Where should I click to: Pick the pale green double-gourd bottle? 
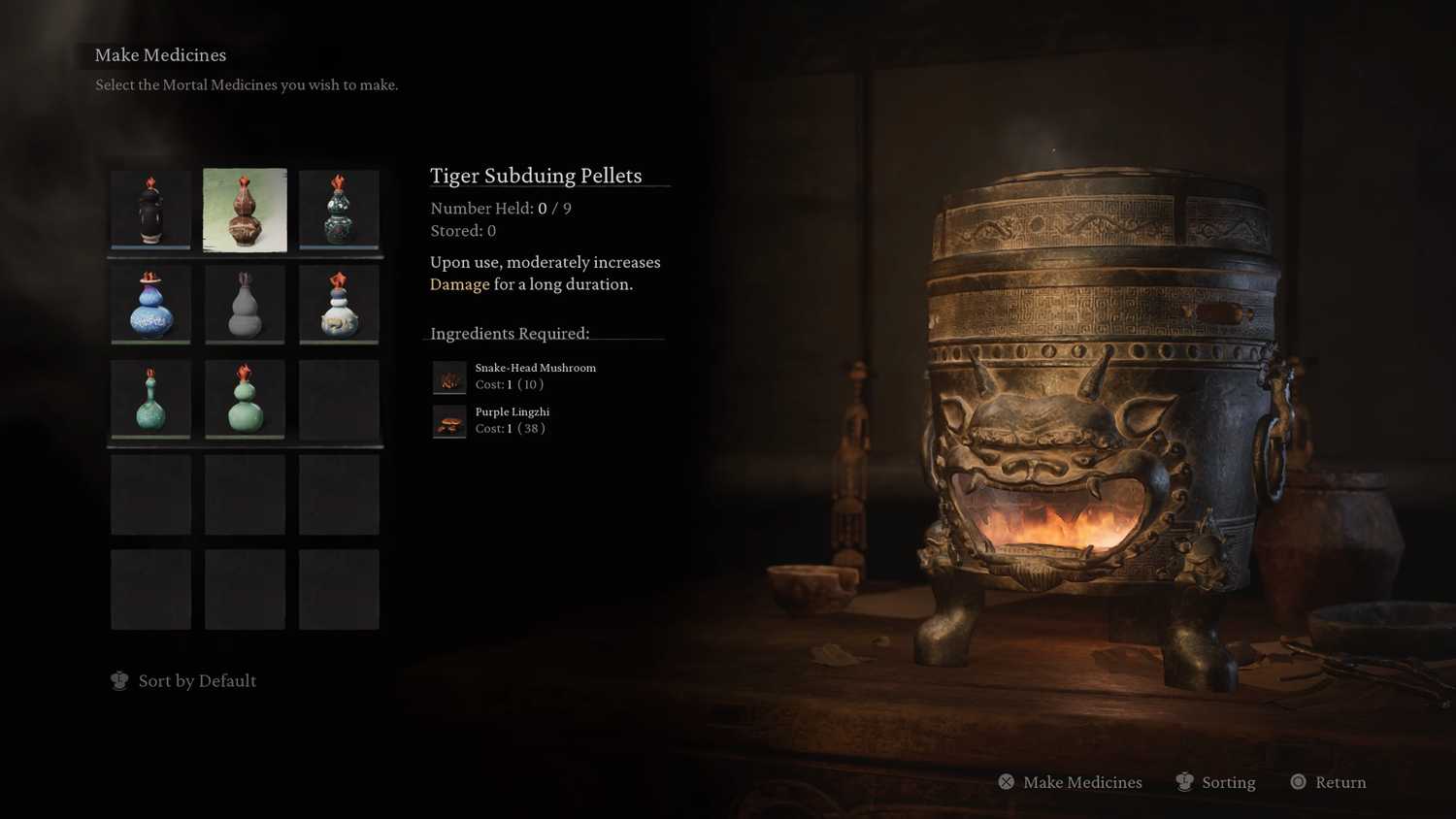245,399
